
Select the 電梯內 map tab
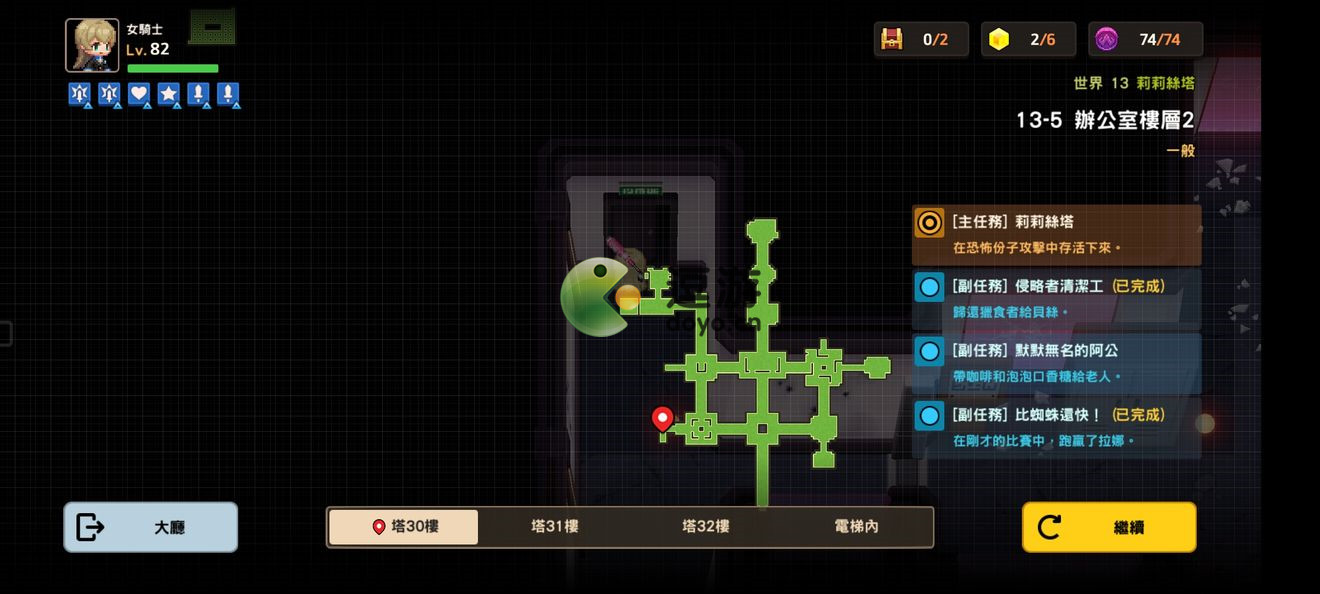pos(856,527)
